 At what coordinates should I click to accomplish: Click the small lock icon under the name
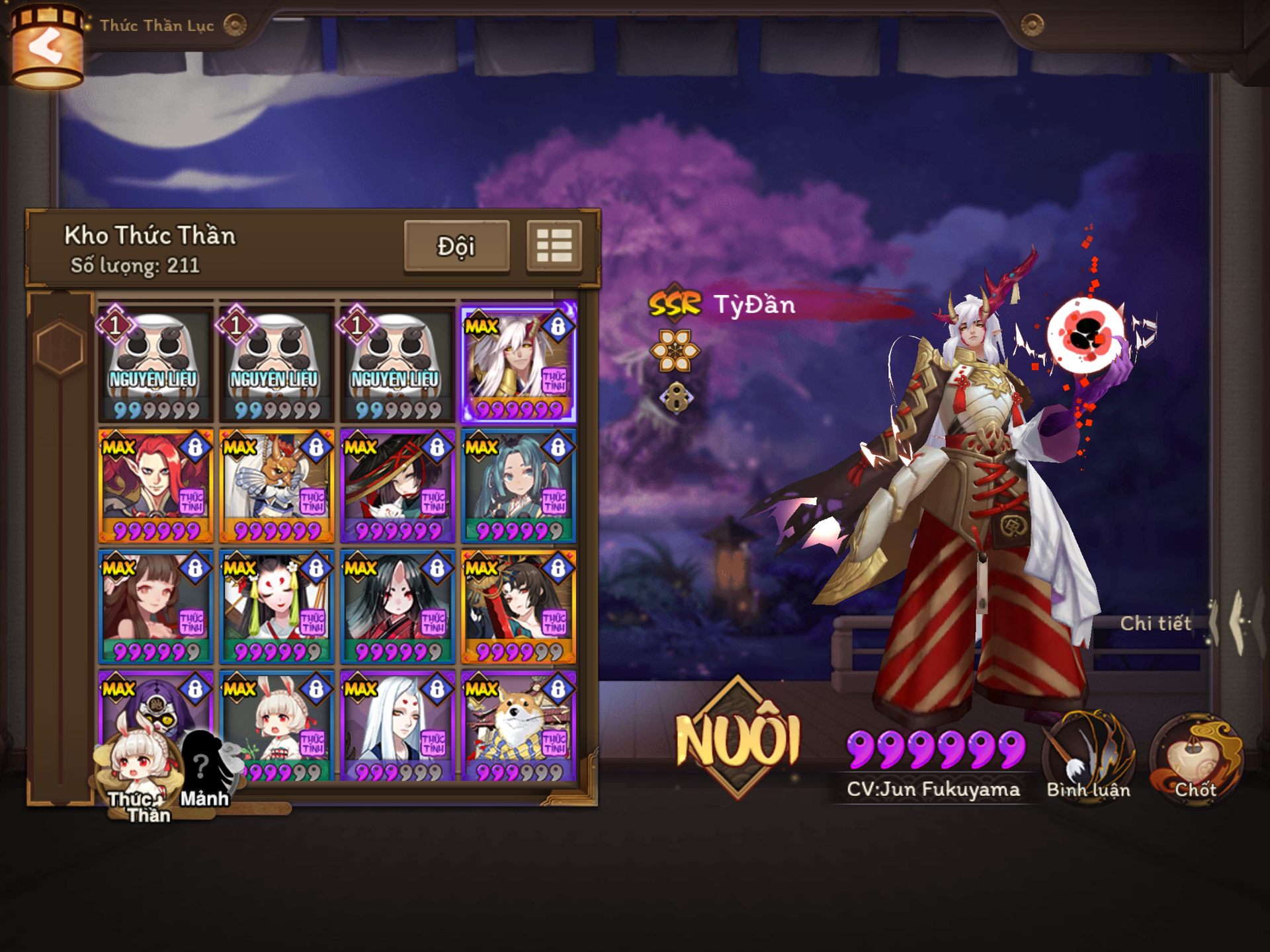(676, 399)
